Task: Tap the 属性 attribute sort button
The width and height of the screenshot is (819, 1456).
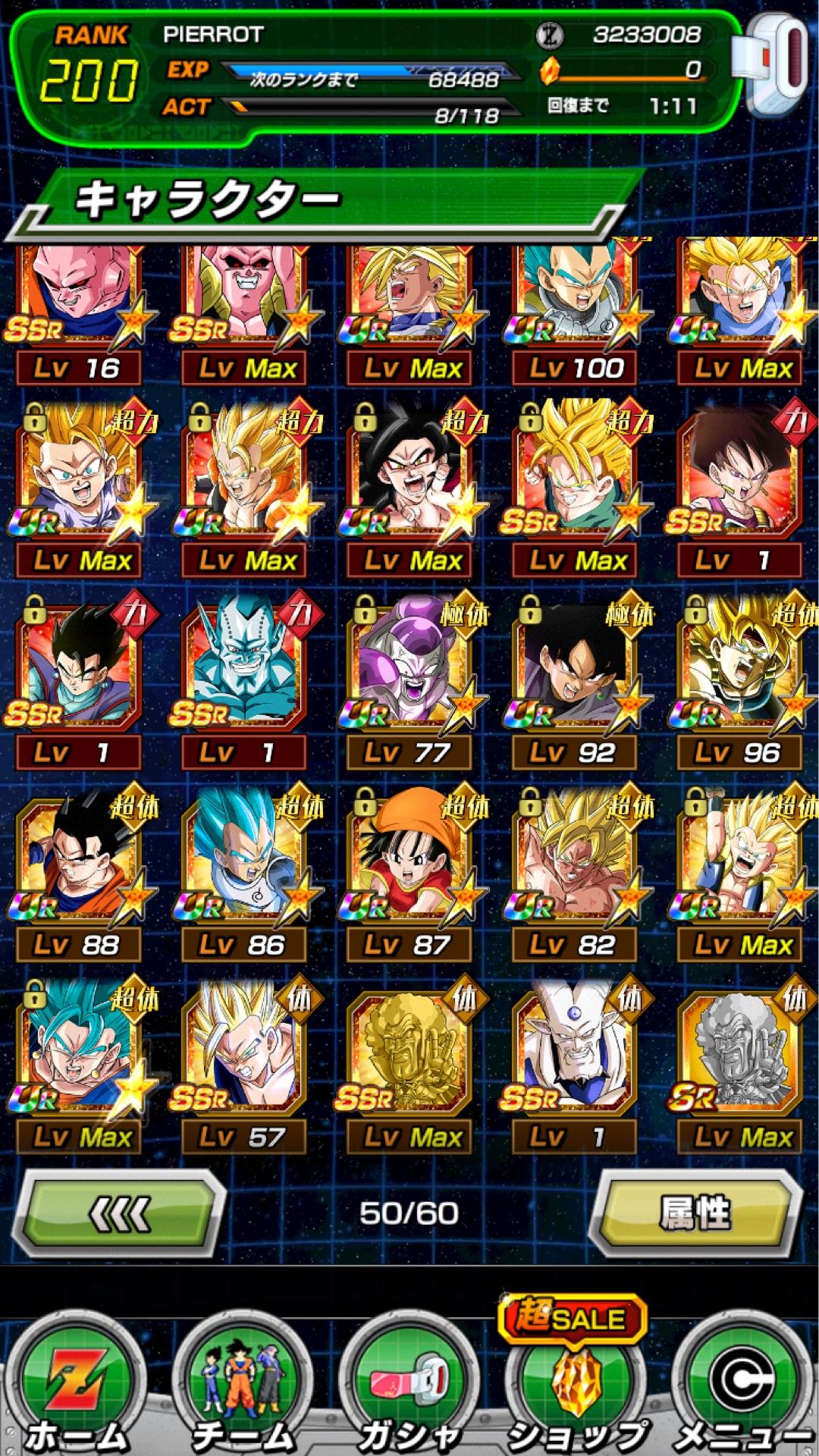Action: (x=695, y=1213)
